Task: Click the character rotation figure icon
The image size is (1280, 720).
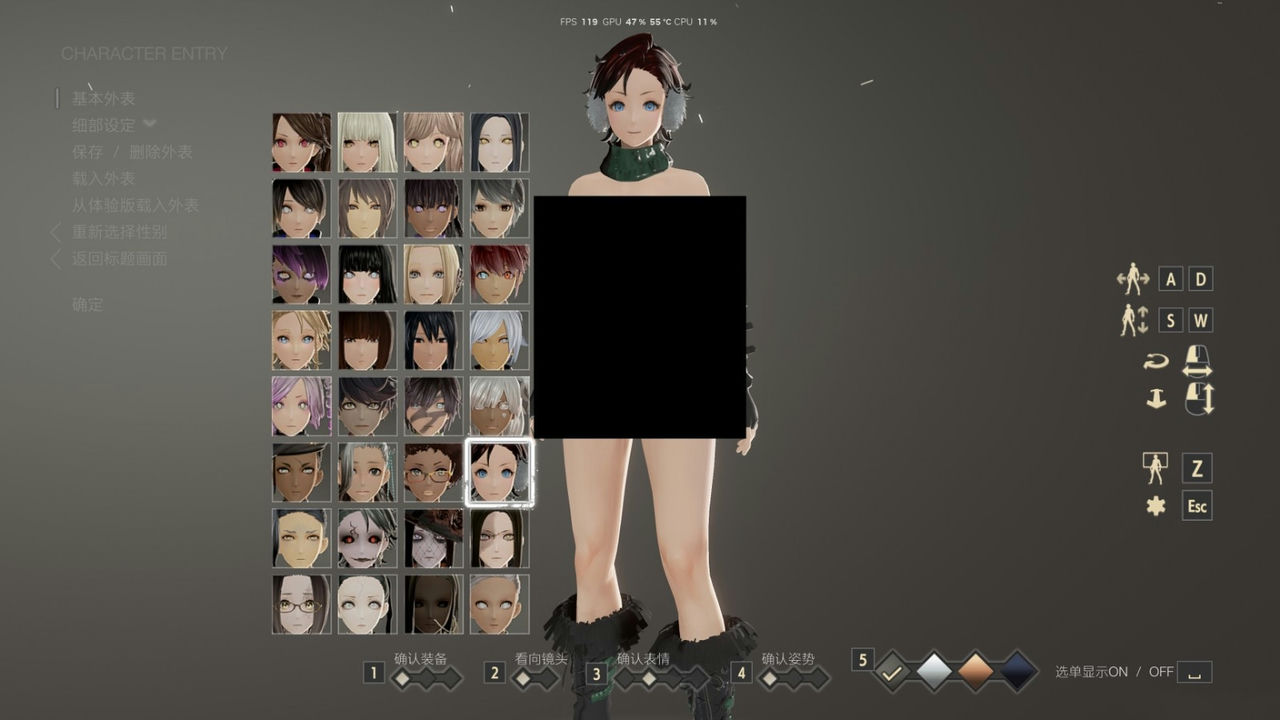Action: tap(1133, 279)
